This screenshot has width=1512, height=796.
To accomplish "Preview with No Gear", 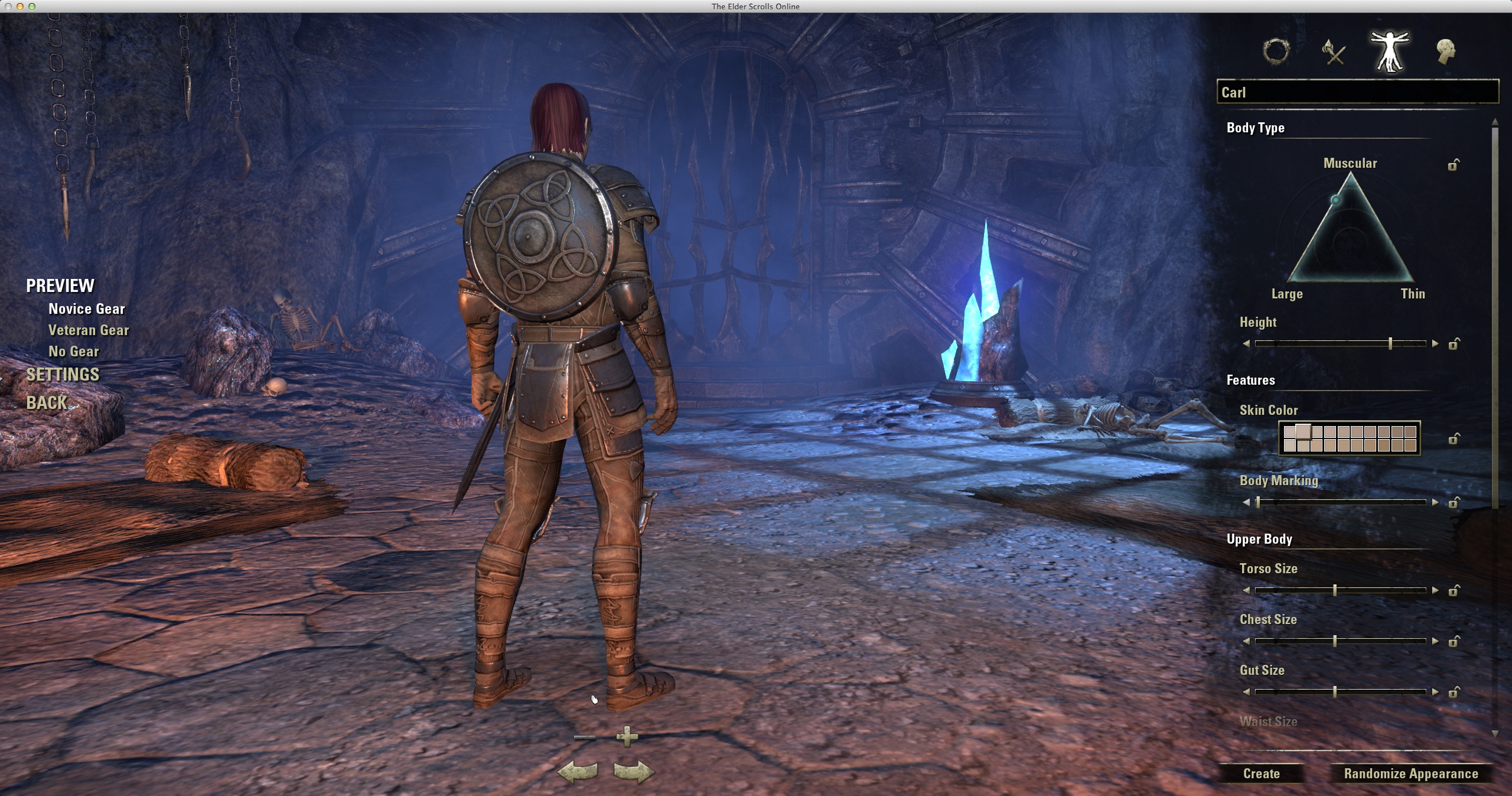I will click(x=73, y=351).
